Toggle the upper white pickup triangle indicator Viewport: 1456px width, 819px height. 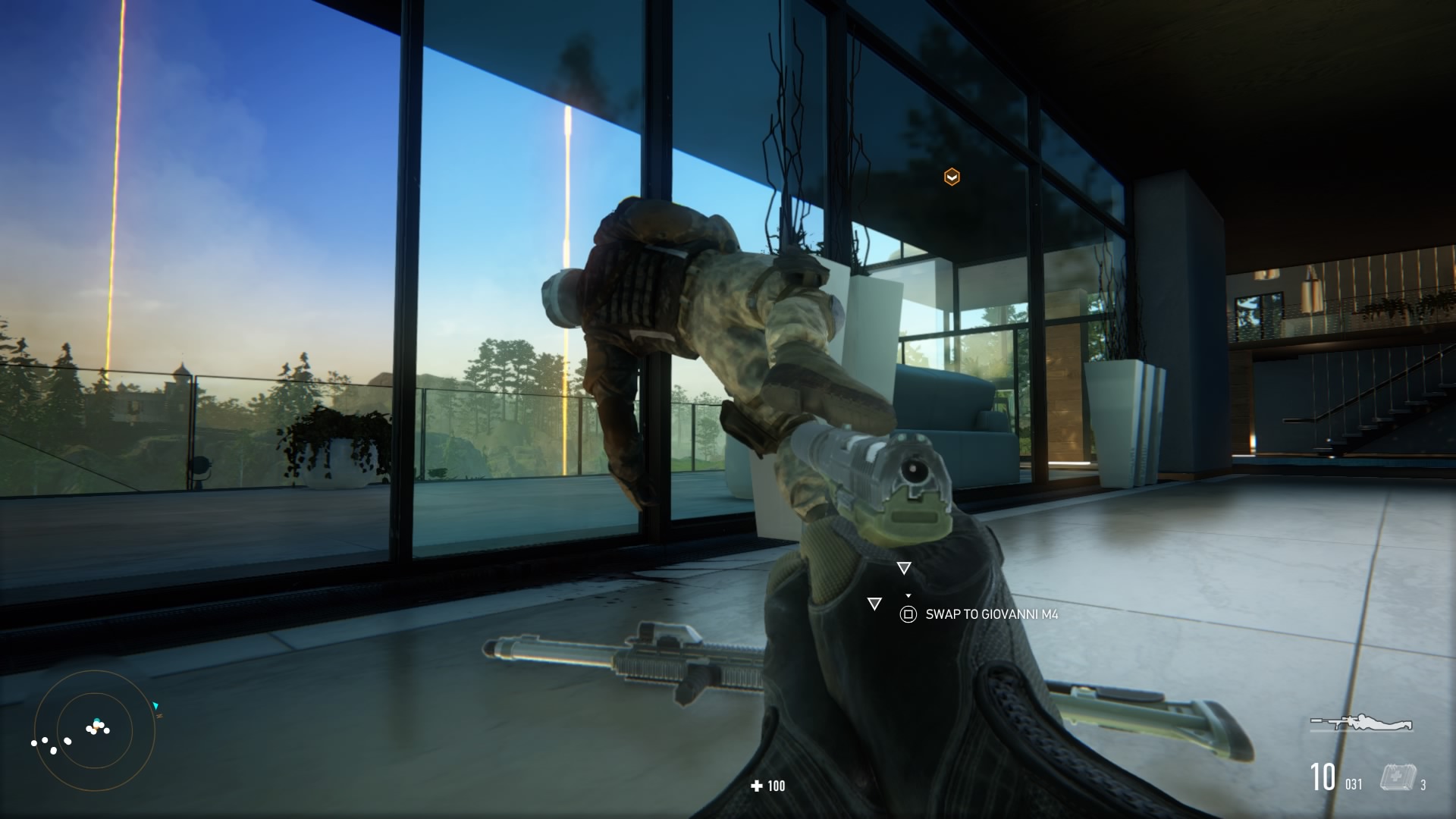(903, 566)
